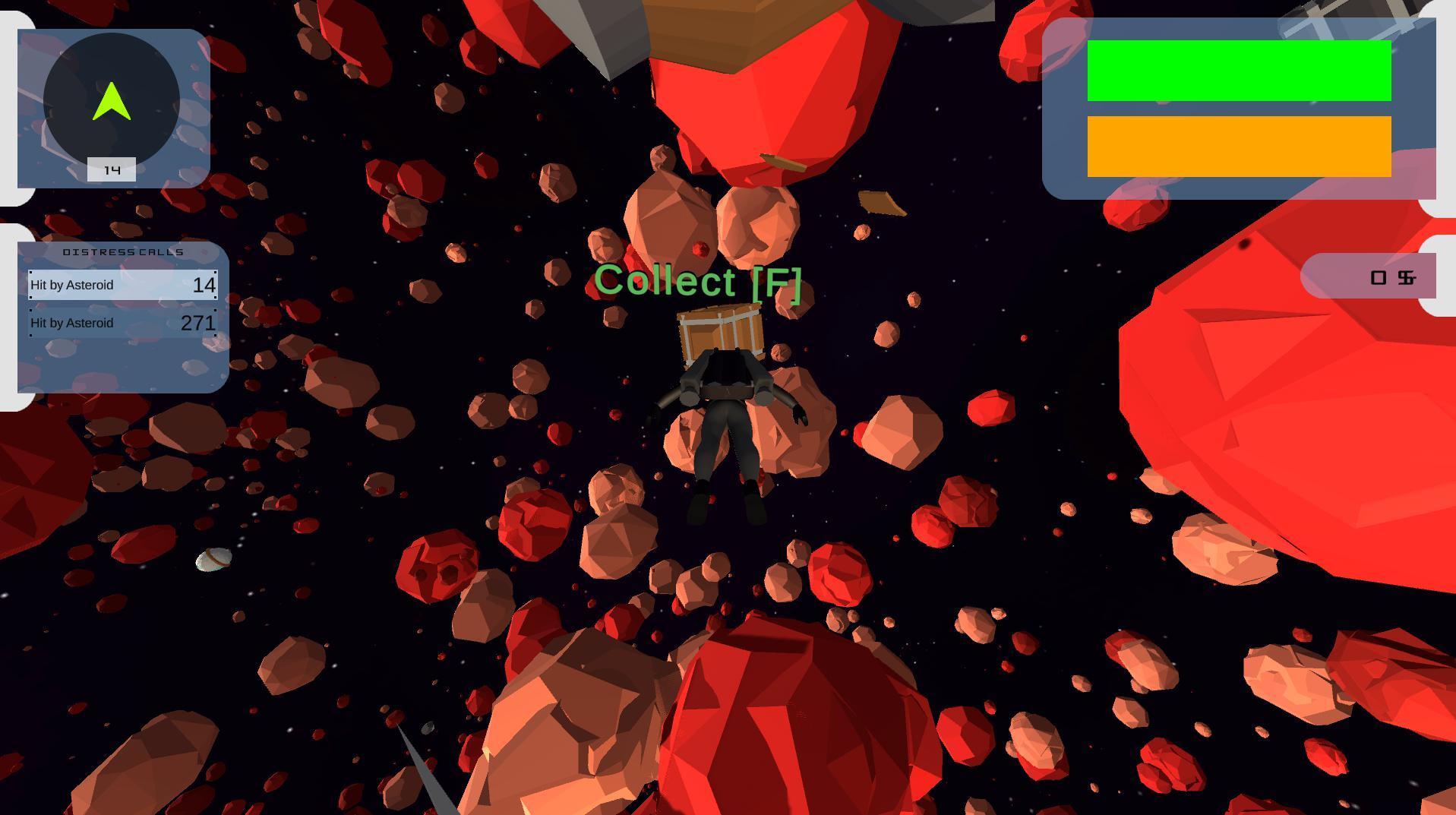Image resolution: width=1456 pixels, height=815 pixels.
Task: Expand the Hit by Asteroid 271 entry
Action: coord(122,322)
